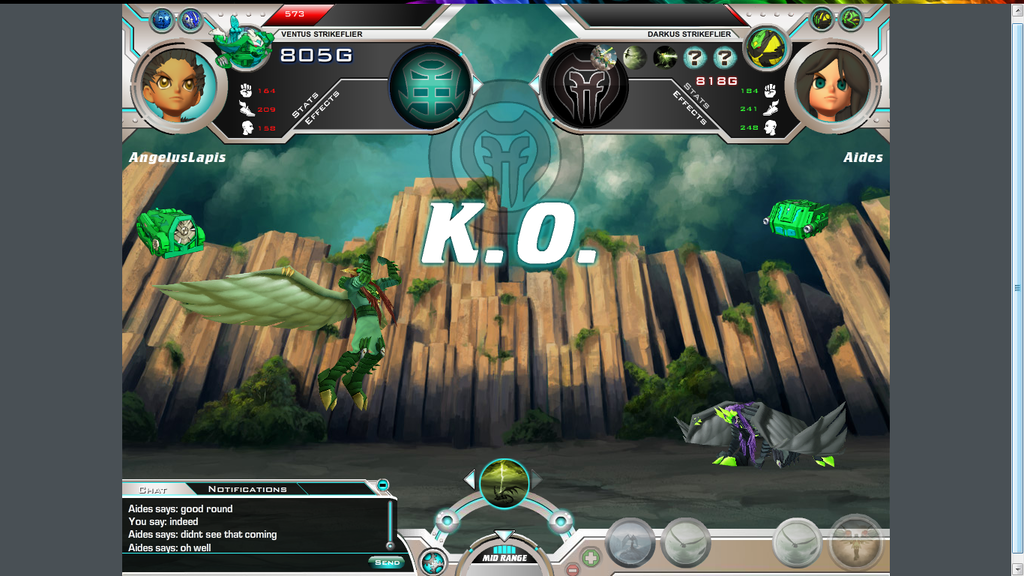Select the lightning spider ability card
1024x576 pixels.
pos(504,483)
